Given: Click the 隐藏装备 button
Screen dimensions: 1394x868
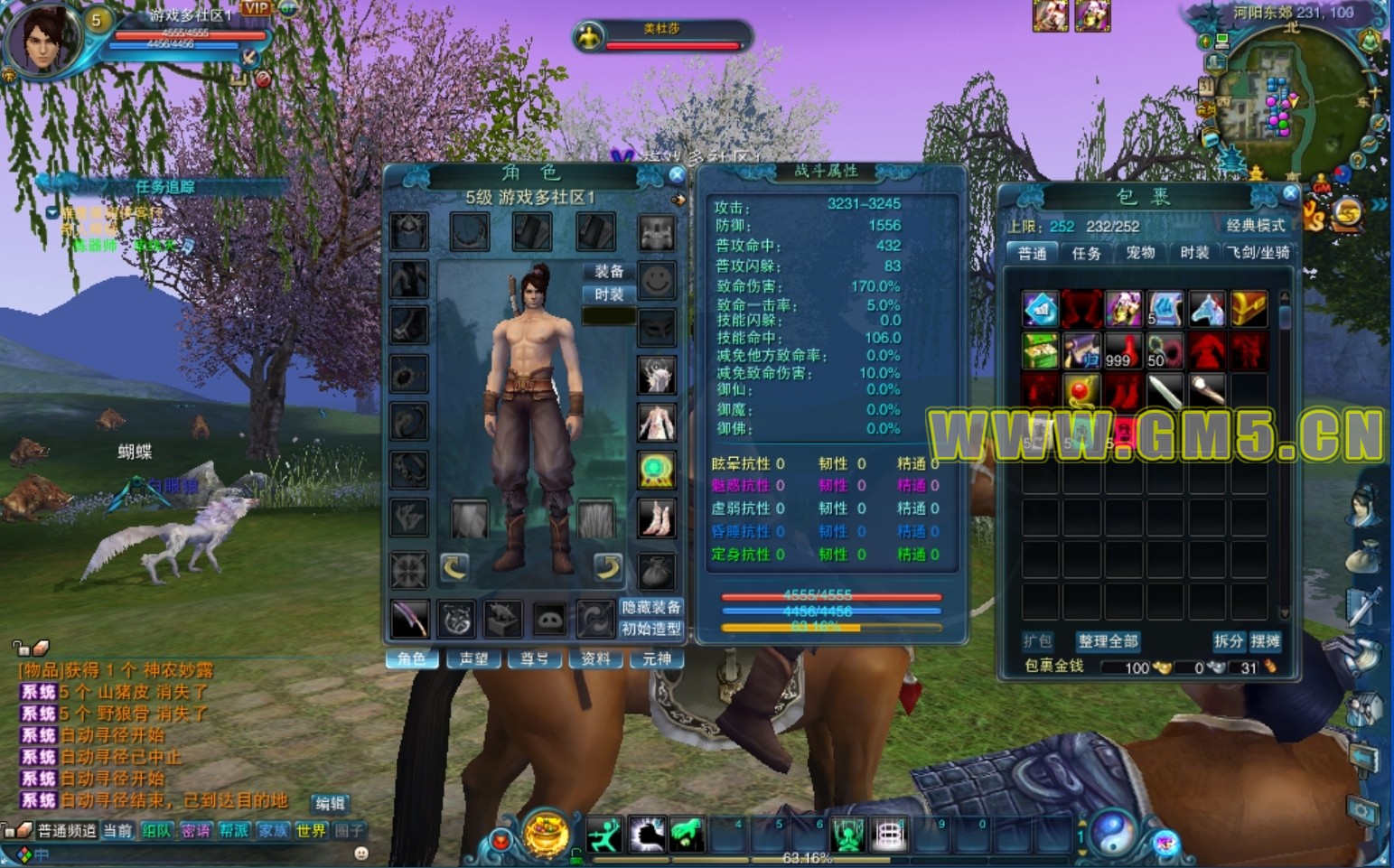Looking at the screenshot, I should point(650,608).
